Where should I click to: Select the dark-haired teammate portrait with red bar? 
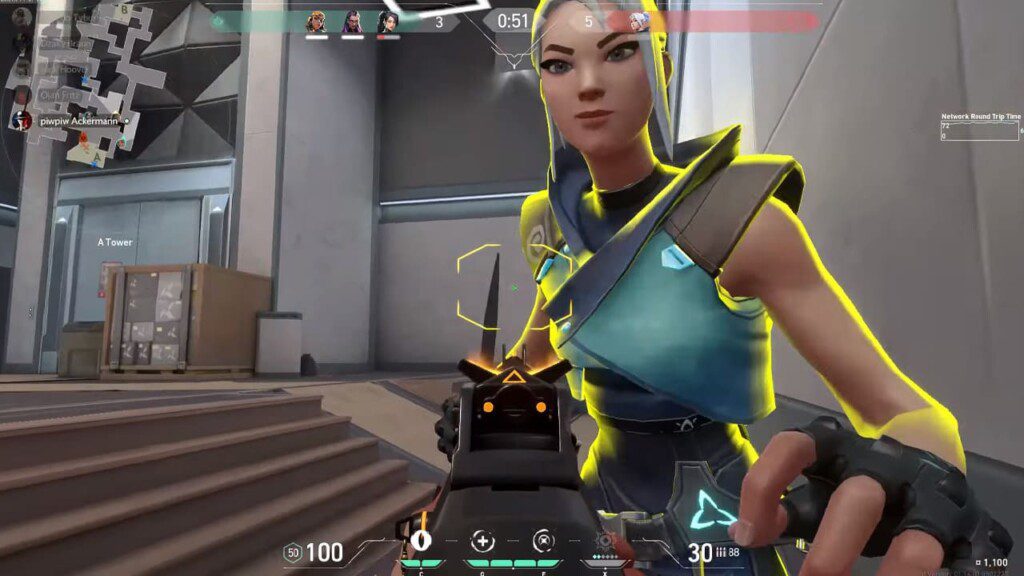(388, 21)
